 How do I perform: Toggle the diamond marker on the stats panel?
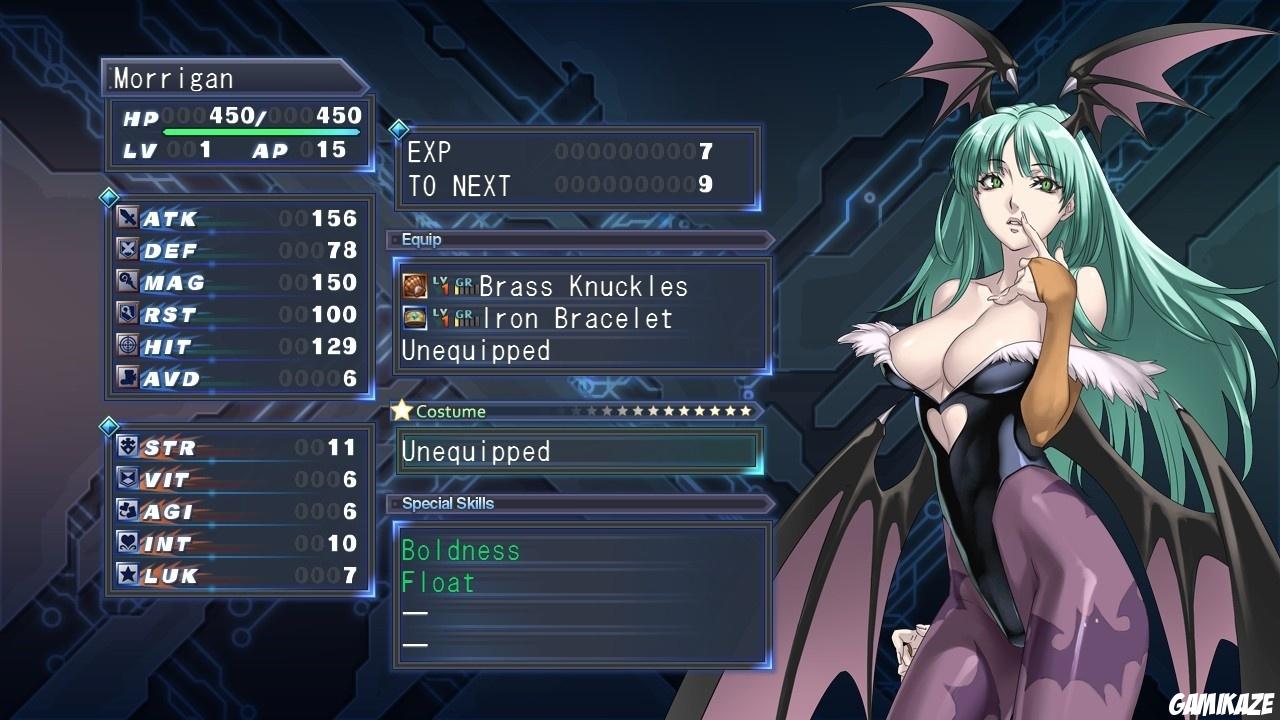click(x=110, y=197)
